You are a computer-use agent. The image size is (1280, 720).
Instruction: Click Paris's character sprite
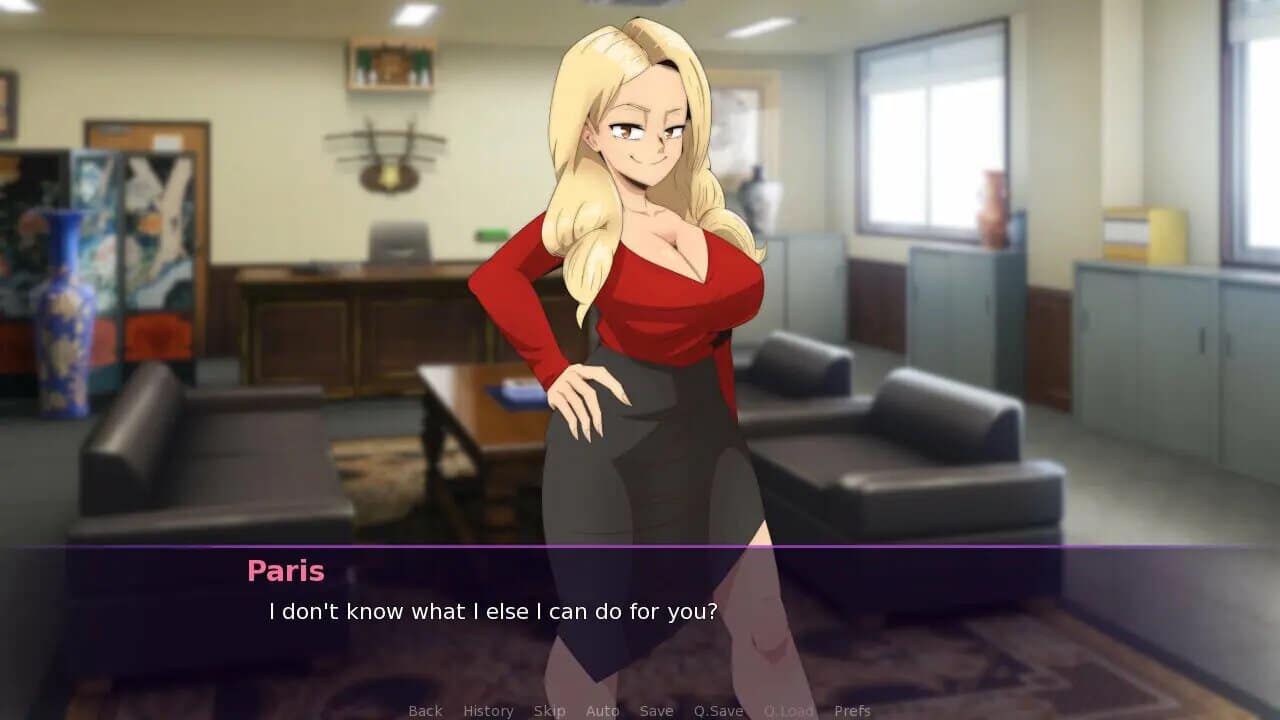(x=640, y=300)
